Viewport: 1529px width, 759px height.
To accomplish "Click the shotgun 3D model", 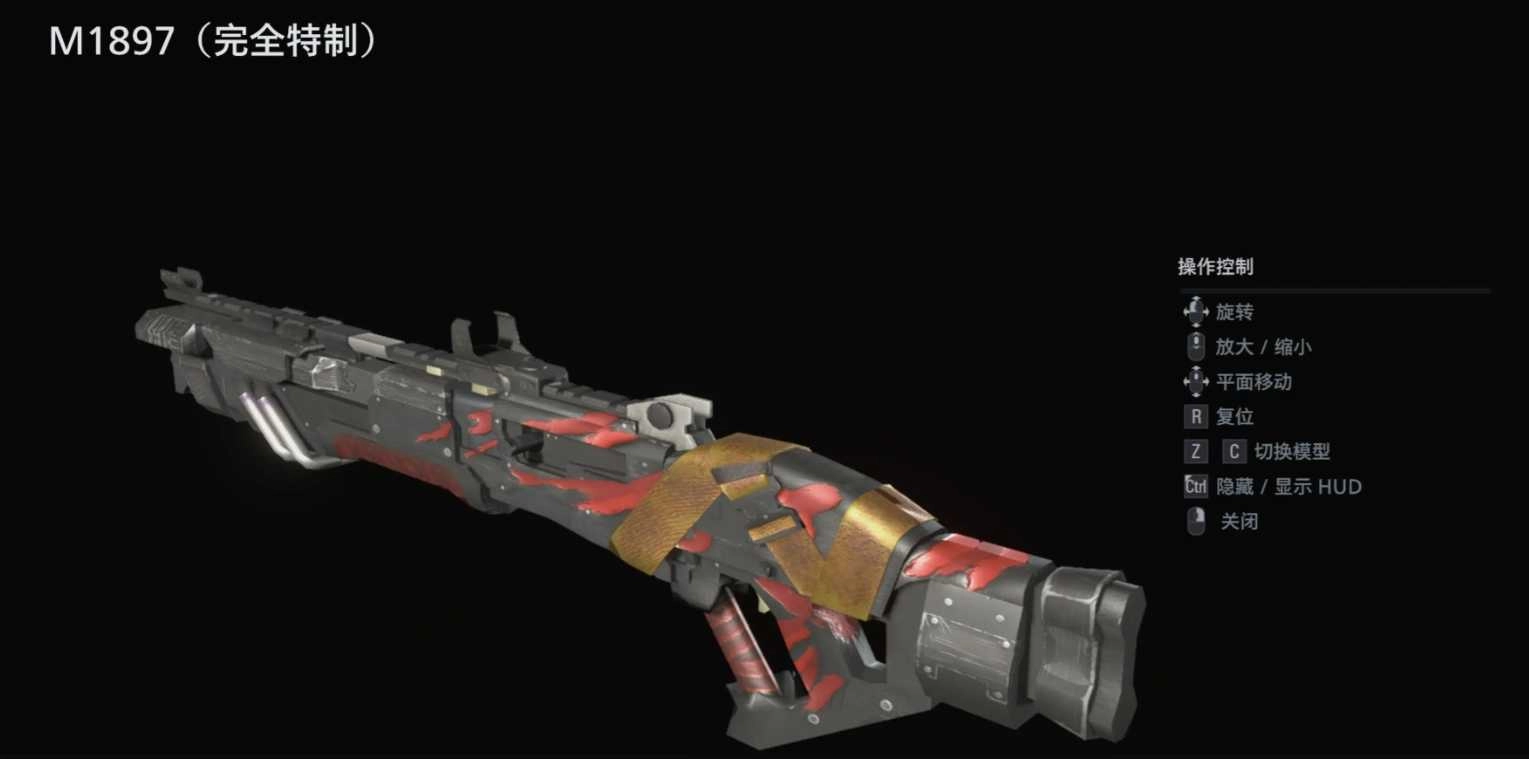I will [600, 470].
